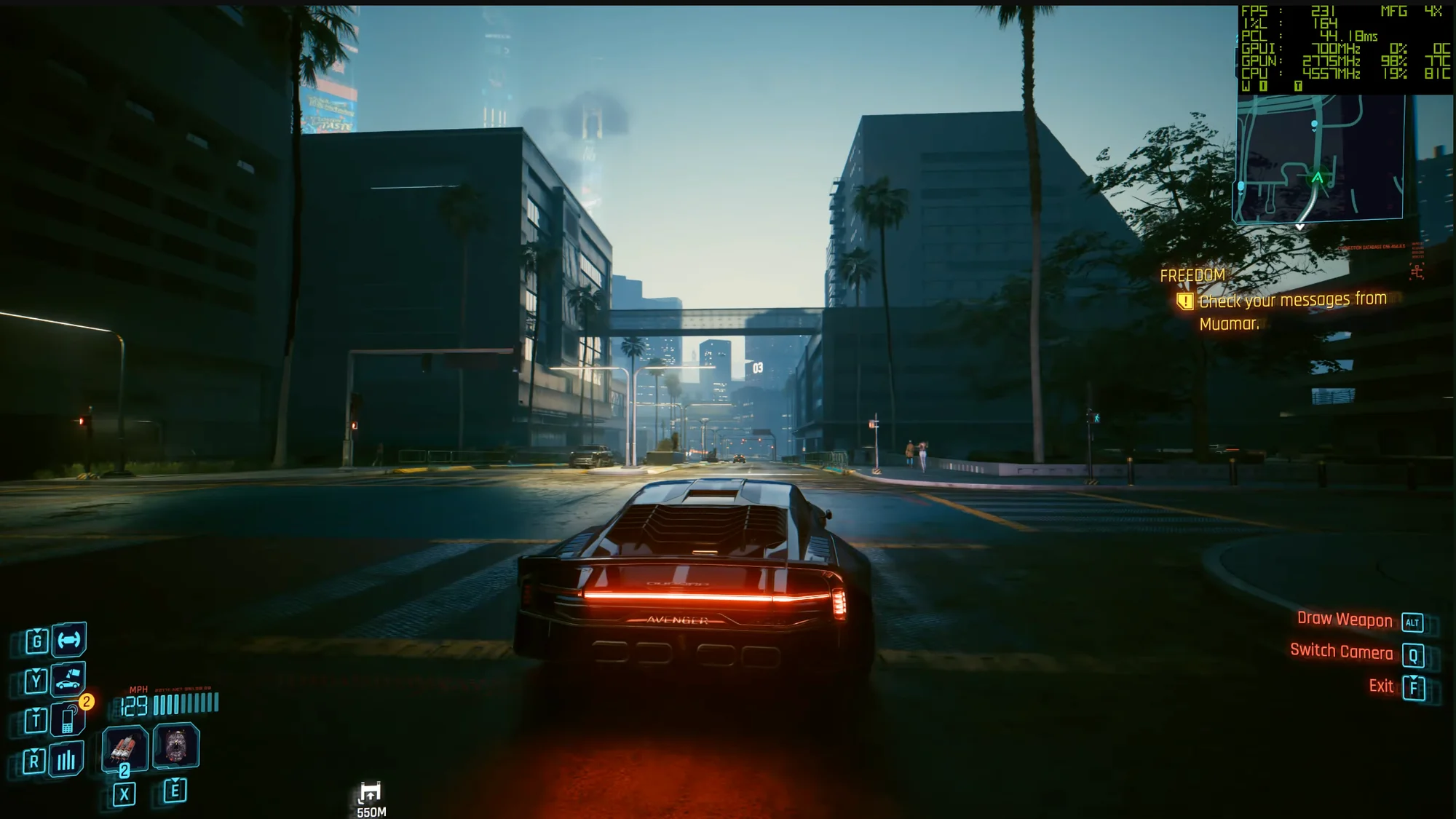
Task: Open the phone icon with 2 notifications
Action: pyautogui.click(x=67, y=719)
